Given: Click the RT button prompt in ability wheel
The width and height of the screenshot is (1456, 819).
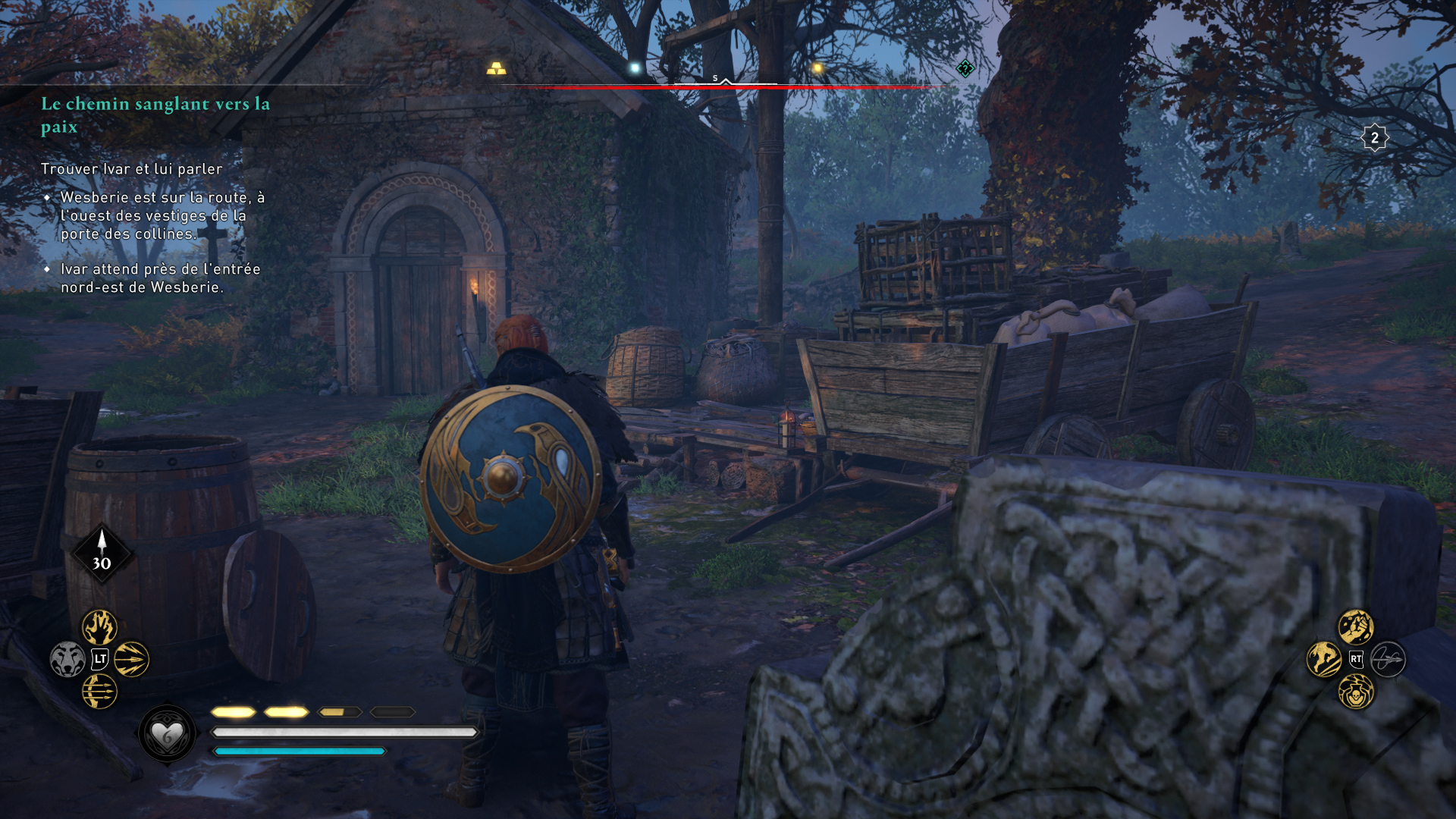Looking at the screenshot, I should click(x=1357, y=658).
